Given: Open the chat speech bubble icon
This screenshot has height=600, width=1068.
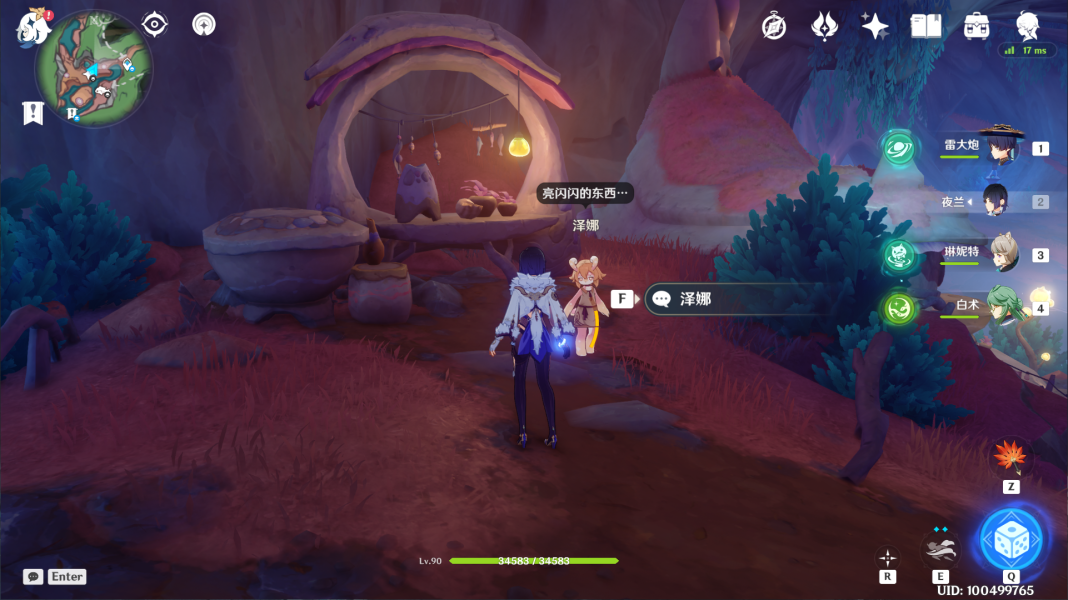Looking at the screenshot, I should click(x=33, y=577).
